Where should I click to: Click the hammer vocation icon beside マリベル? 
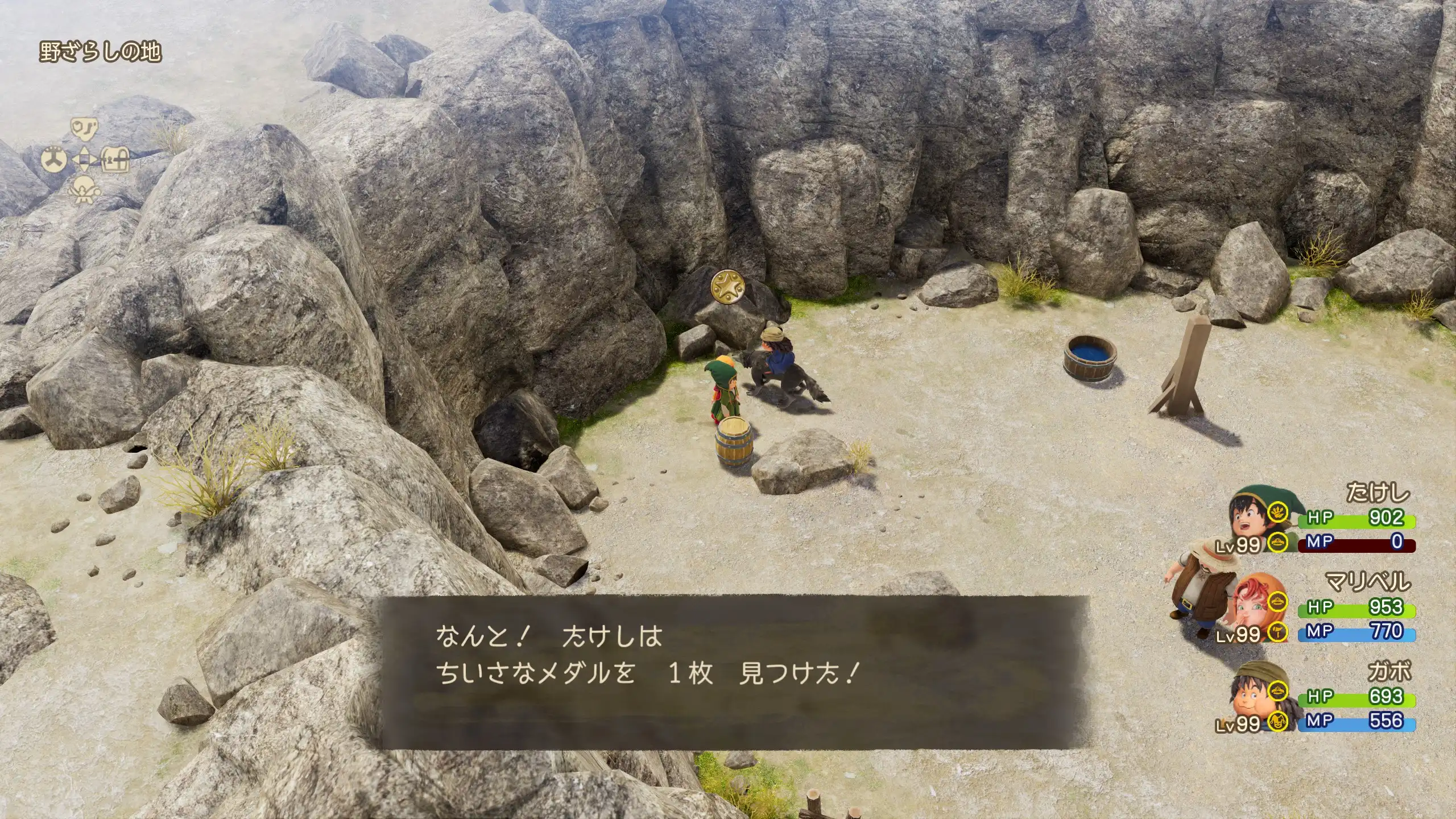[x=1278, y=631]
